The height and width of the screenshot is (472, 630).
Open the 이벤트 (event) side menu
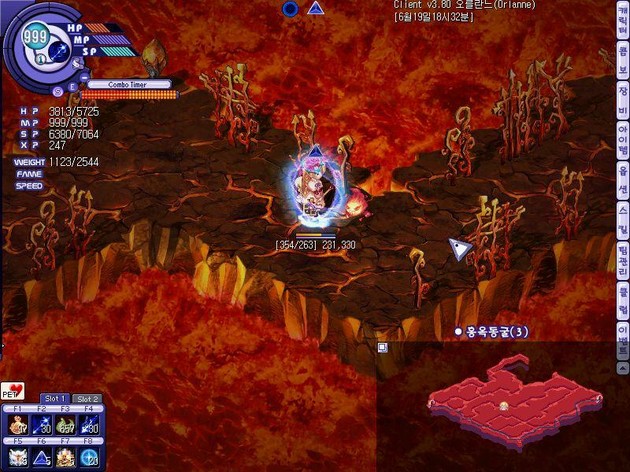pos(622,332)
